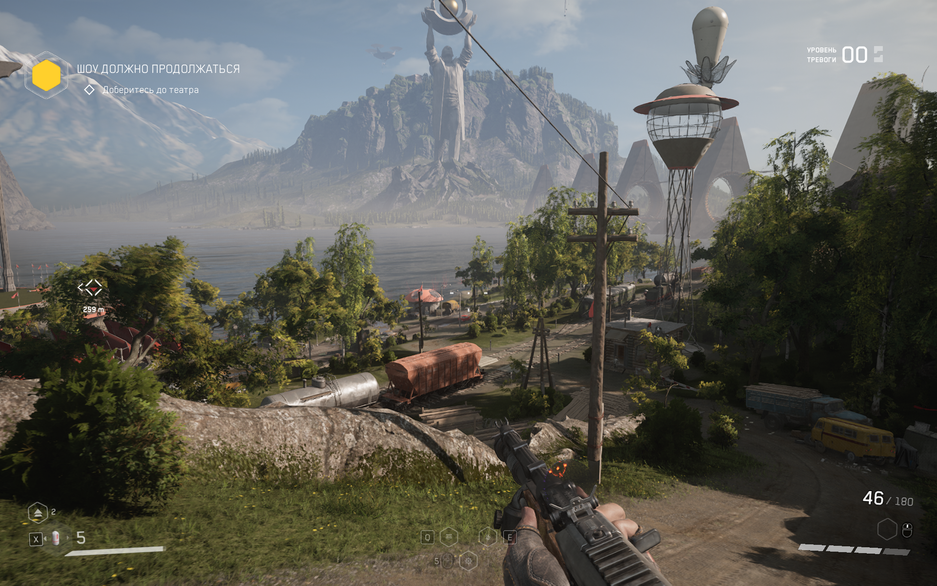Image resolution: width=937 pixels, height=586 pixels.
Task: Select the health capsule consumable icon
Action: pyautogui.click(x=56, y=538)
